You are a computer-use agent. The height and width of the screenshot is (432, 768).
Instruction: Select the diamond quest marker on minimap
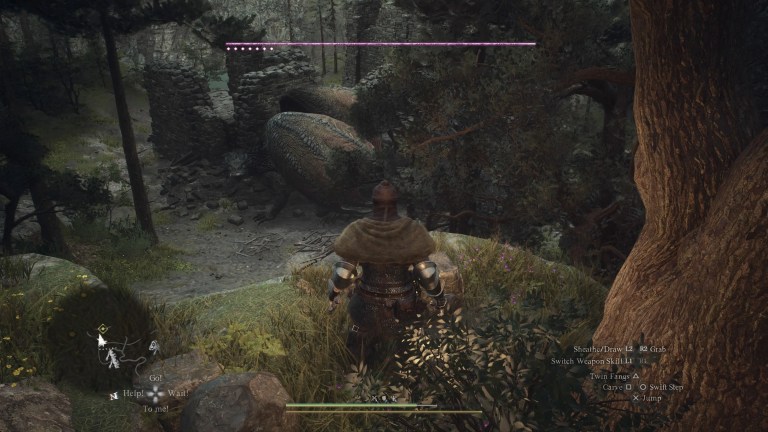coord(103,327)
